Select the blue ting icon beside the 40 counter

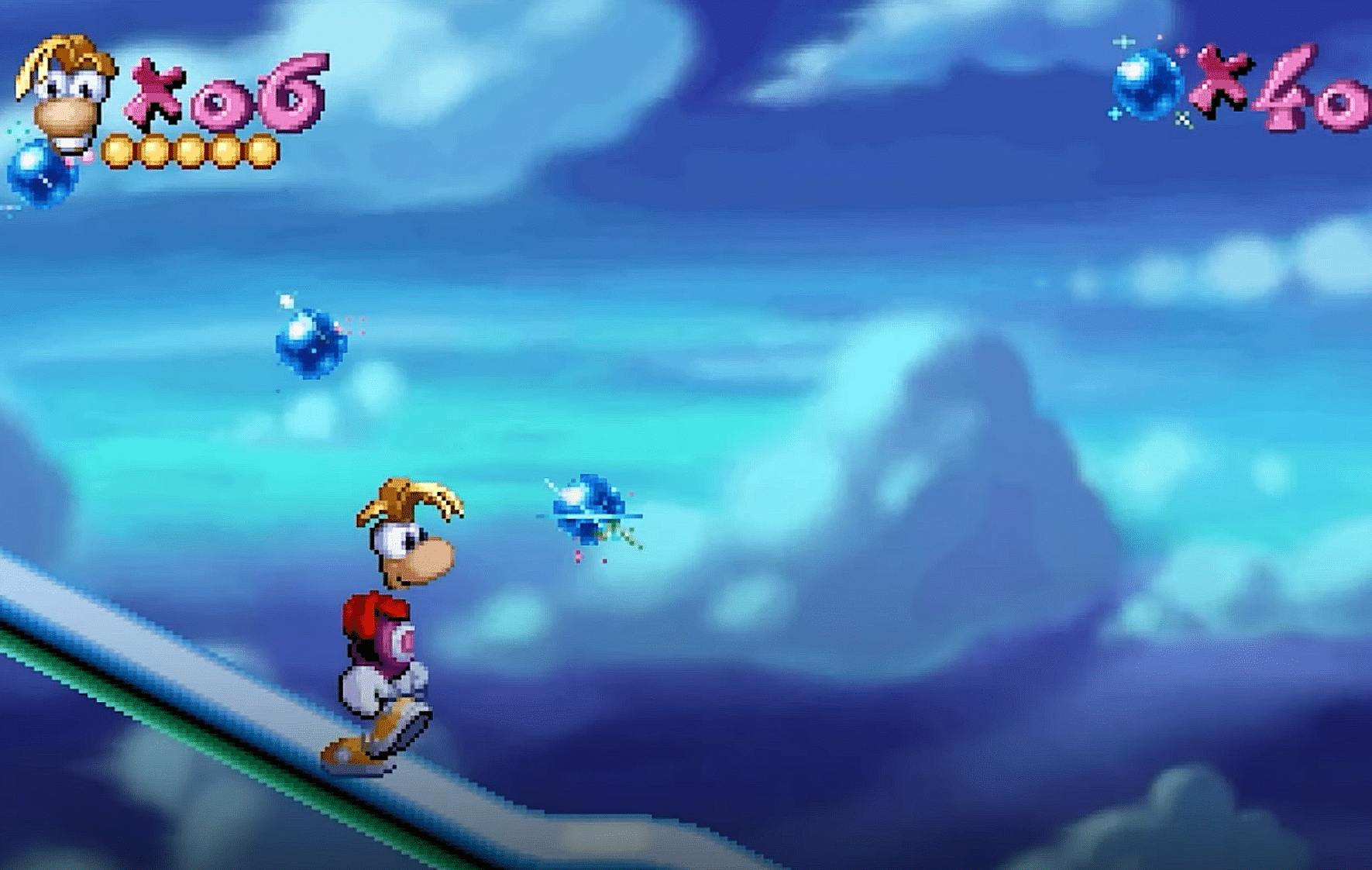[x=1147, y=84]
